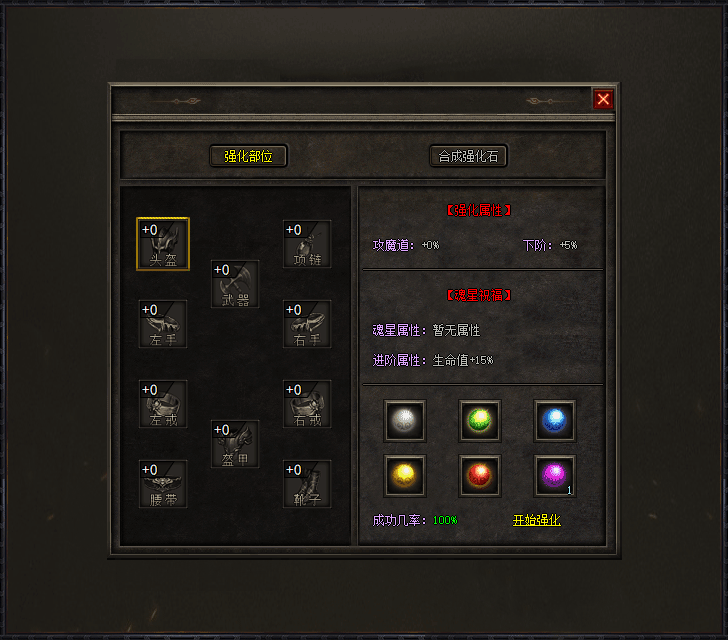Click the white enhancement stone
This screenshot has width=728, height=640.
[x=405, y=421]
